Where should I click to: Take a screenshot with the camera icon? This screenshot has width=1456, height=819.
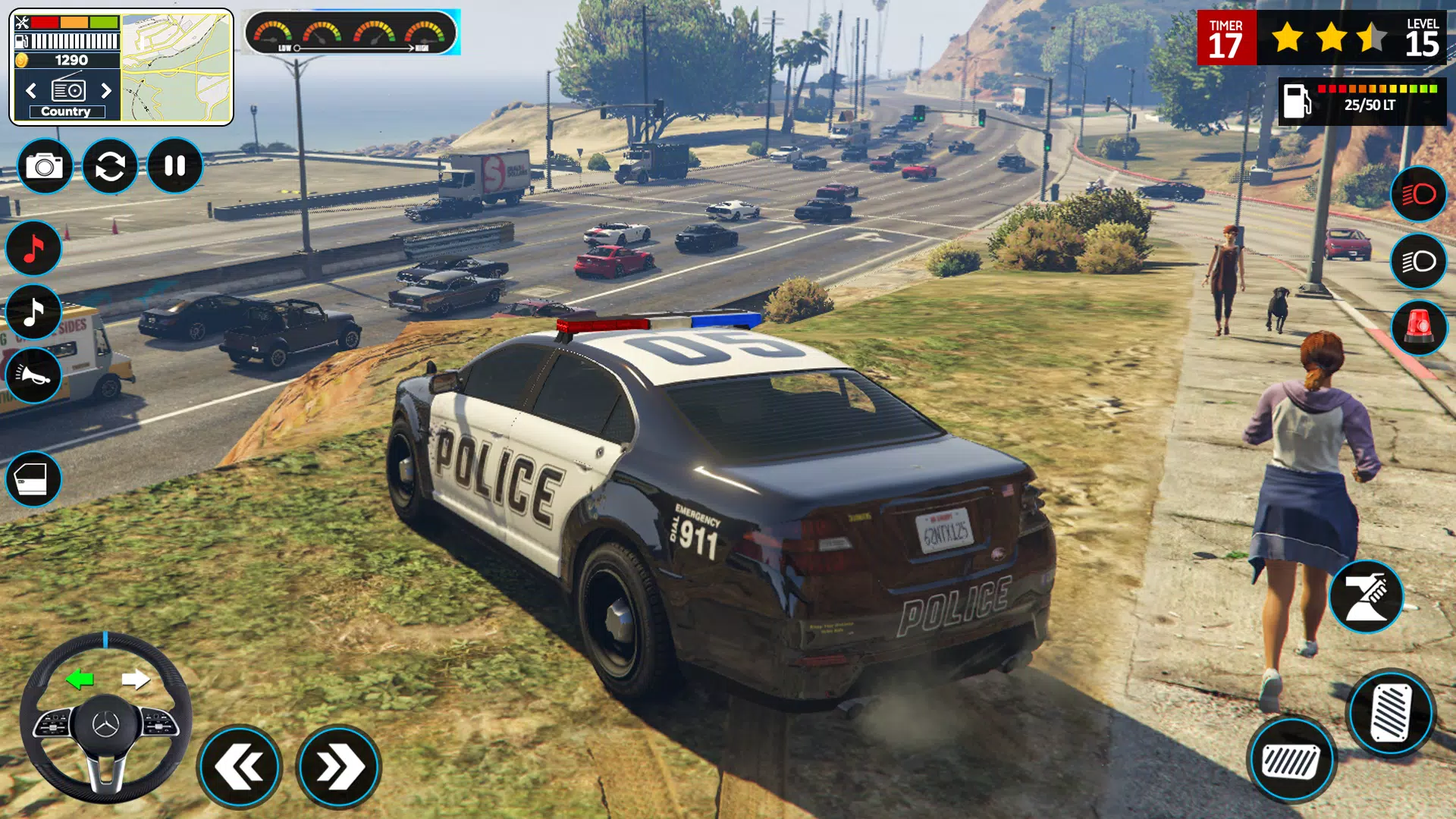click(44, 166)
